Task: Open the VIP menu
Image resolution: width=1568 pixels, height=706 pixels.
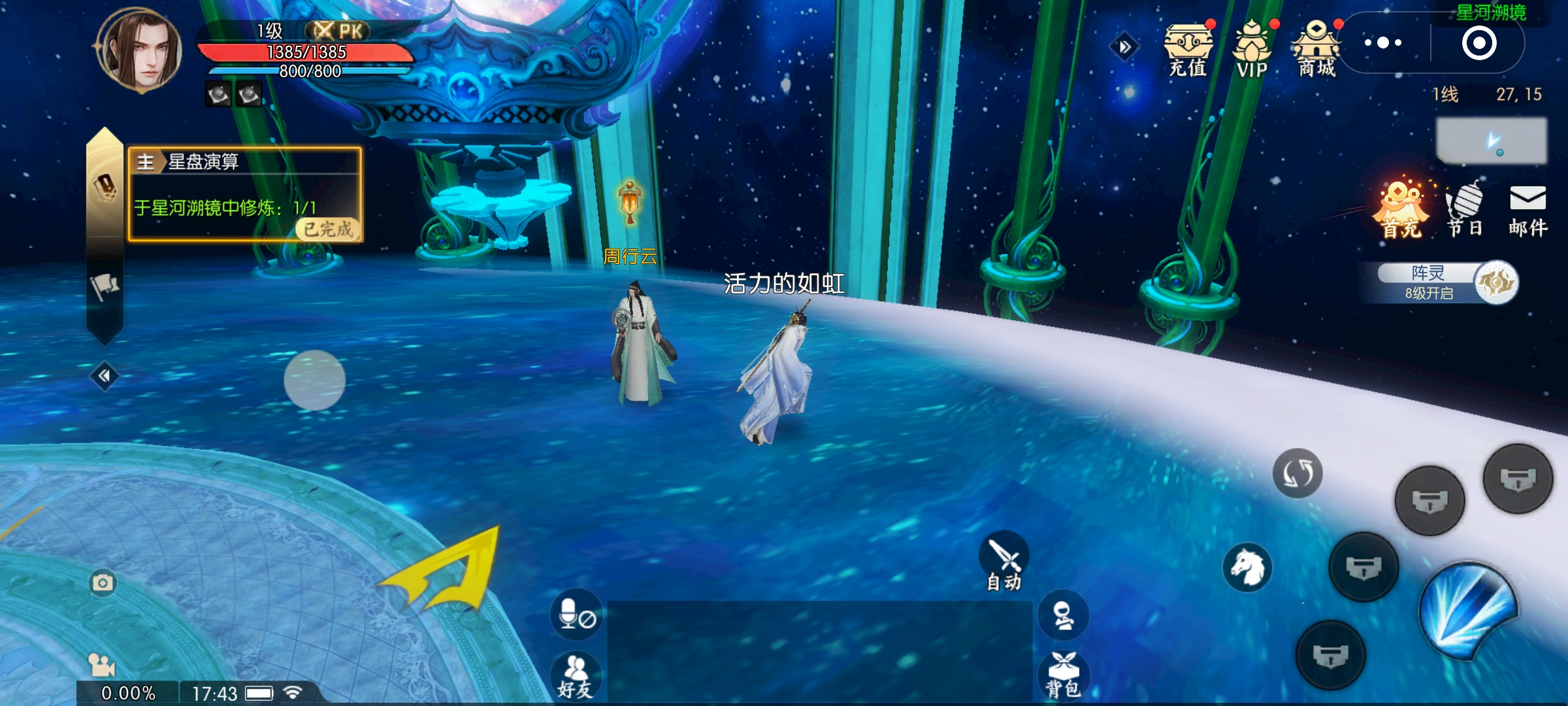Action: coord(1252,50)
